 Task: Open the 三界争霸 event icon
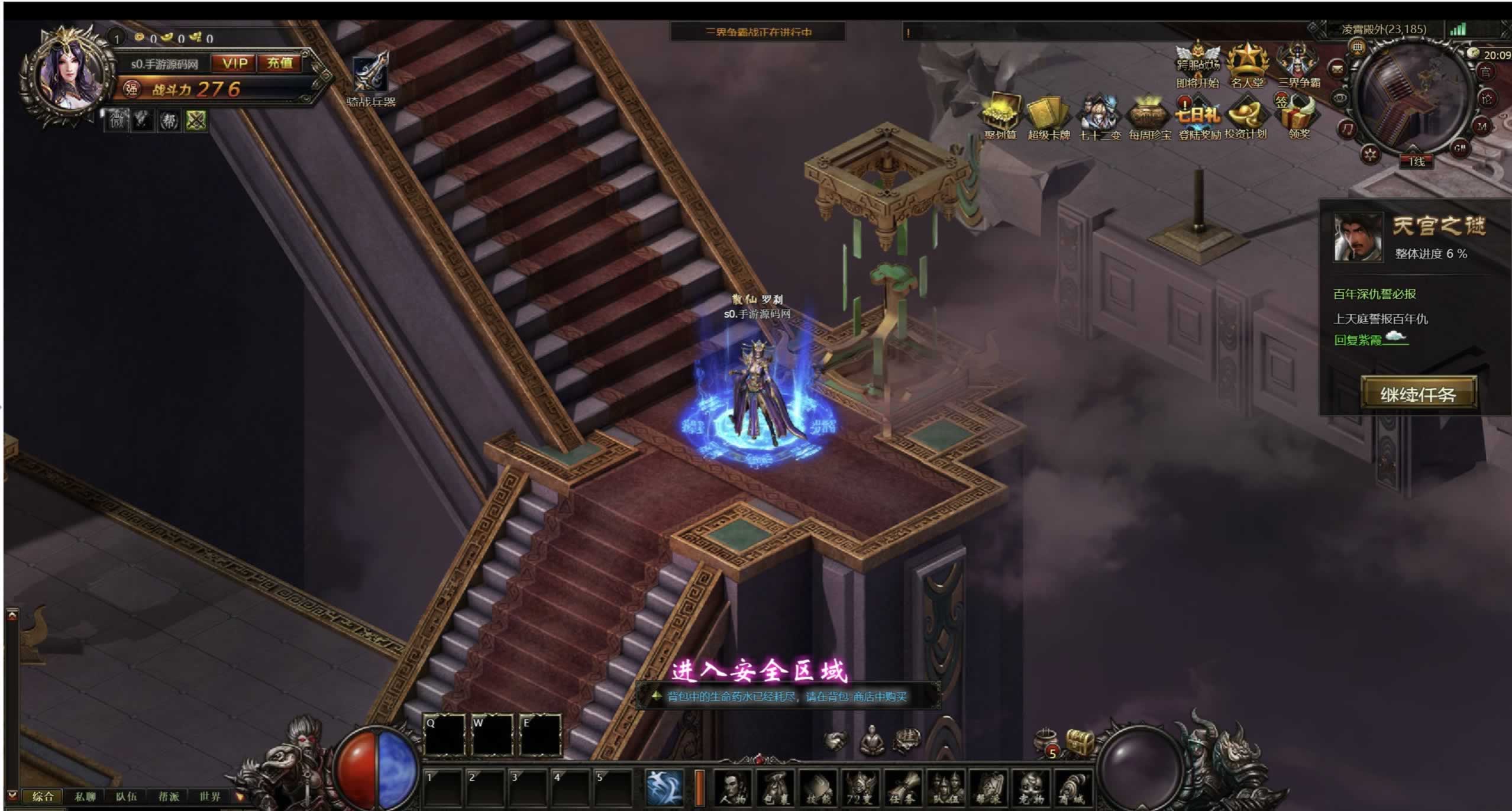[x=1298, y=64]
